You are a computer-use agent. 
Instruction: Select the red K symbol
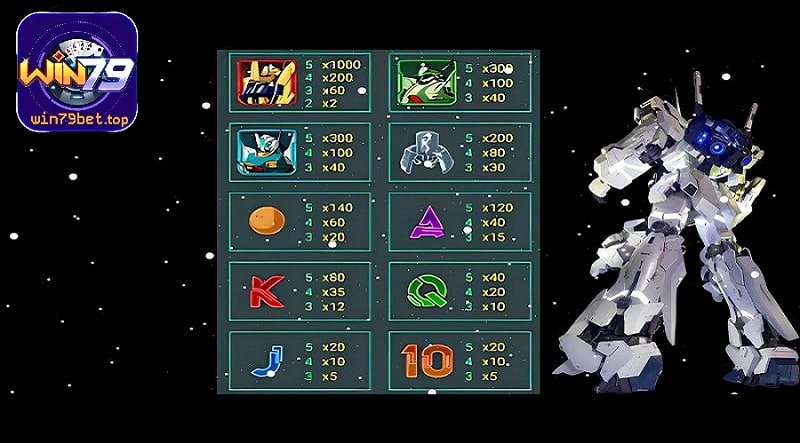click(264, 290)
